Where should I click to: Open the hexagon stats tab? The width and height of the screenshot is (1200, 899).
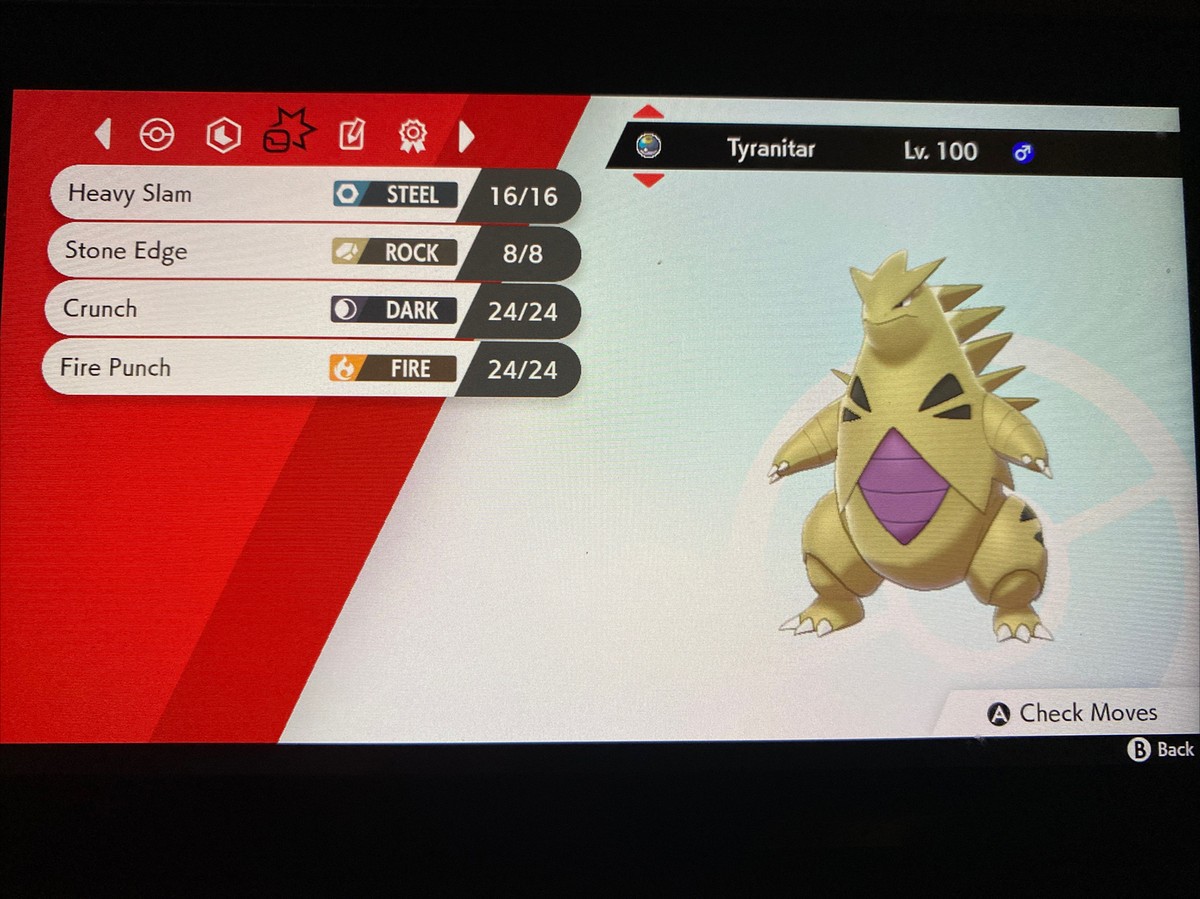223,135
